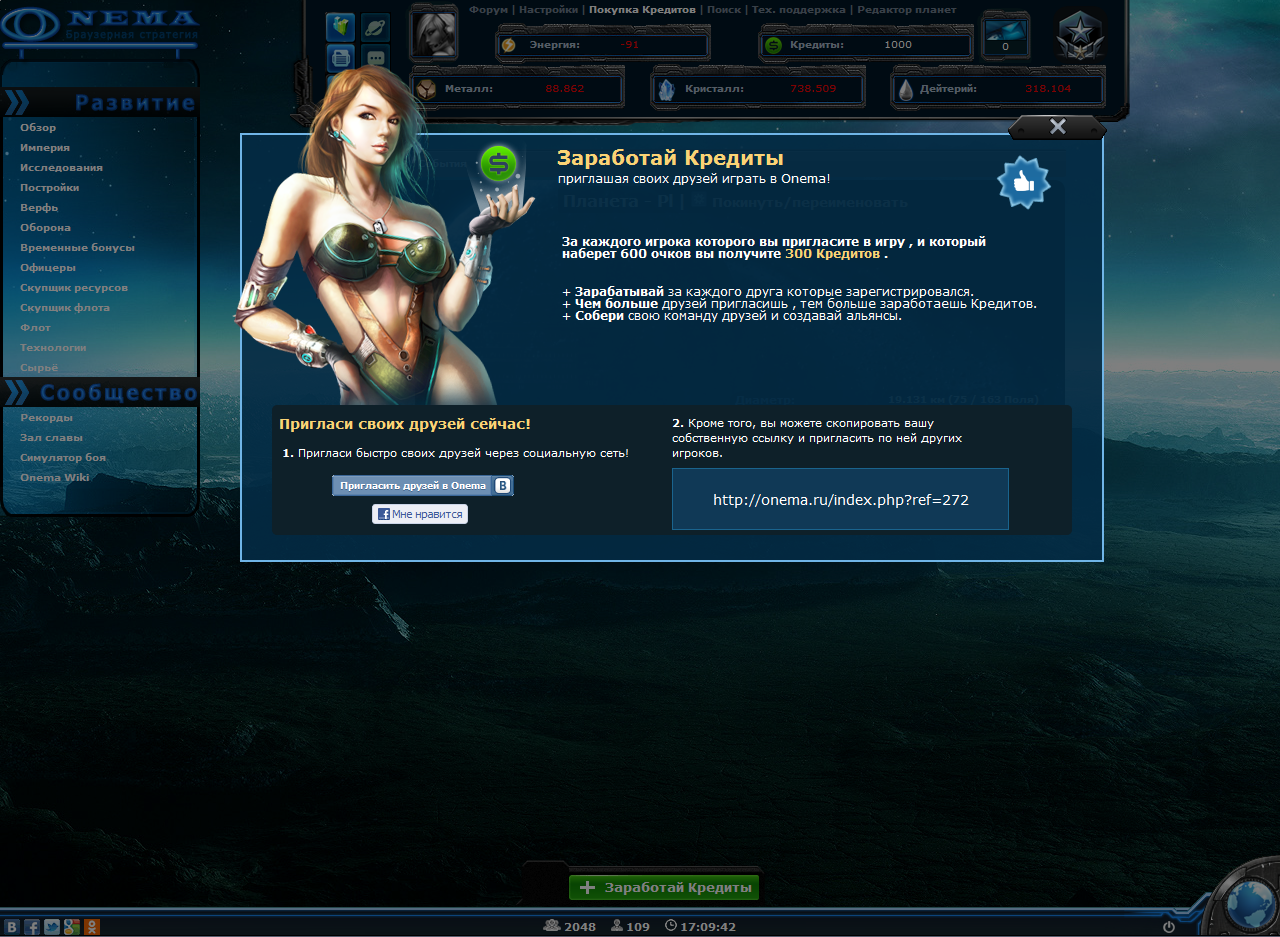1280x937 pixels.
Task: Open «Рекорды» in the community section
Action: click(46, 418)
